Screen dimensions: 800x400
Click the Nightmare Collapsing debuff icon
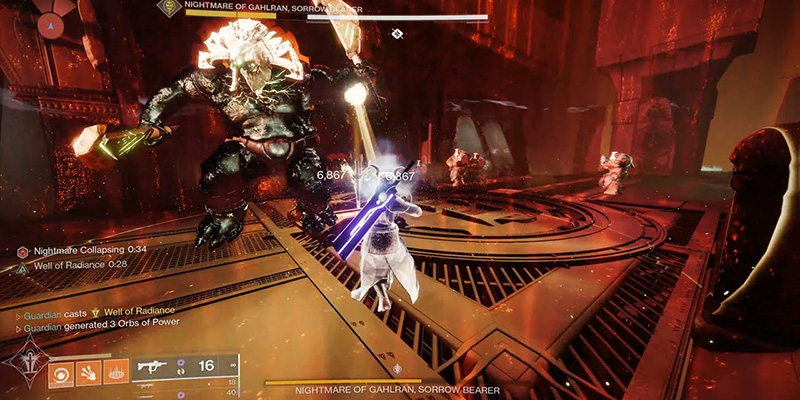click(x=22, y=251)
